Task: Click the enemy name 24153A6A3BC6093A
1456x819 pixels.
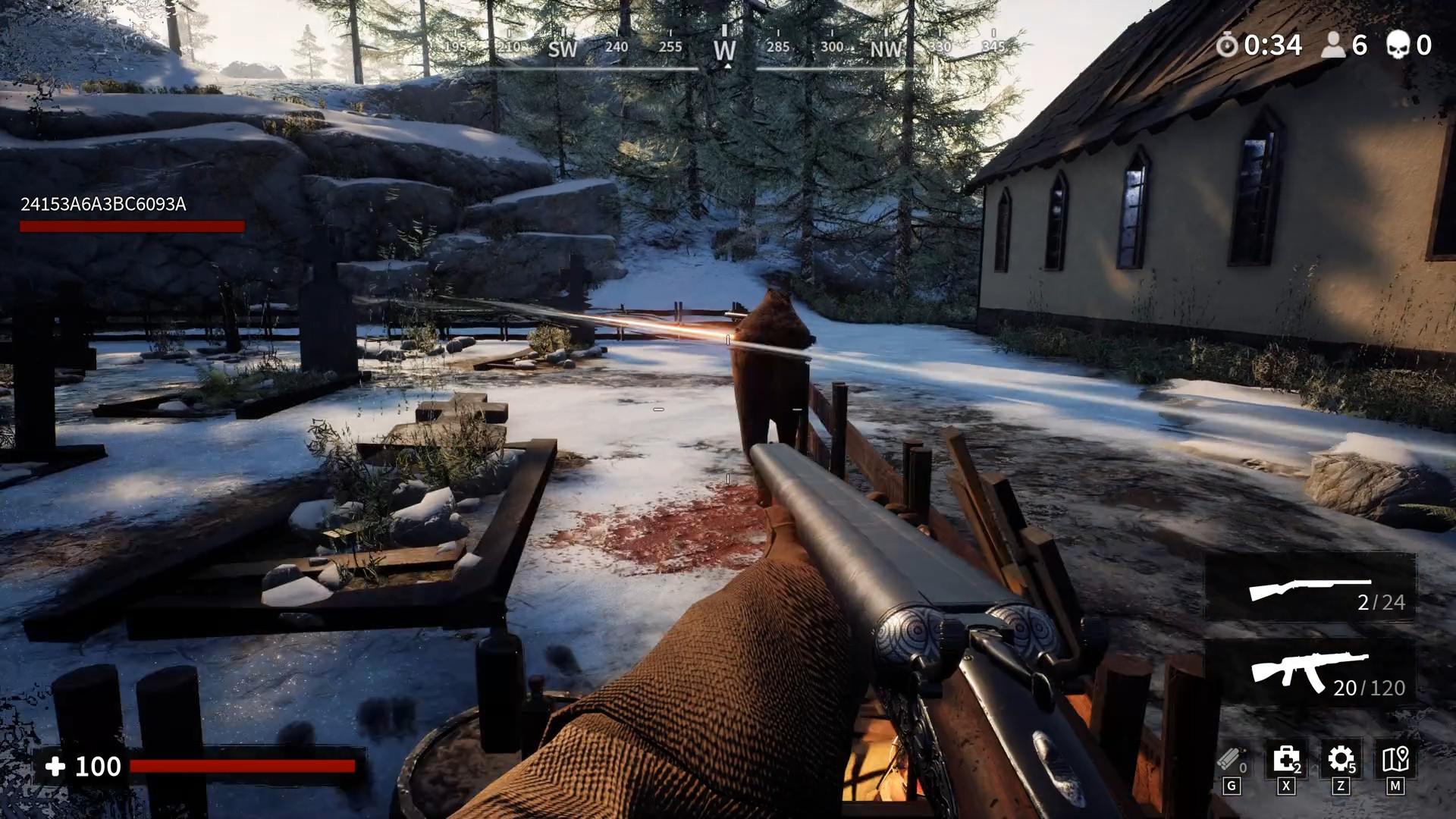Action: click(104, 203)
